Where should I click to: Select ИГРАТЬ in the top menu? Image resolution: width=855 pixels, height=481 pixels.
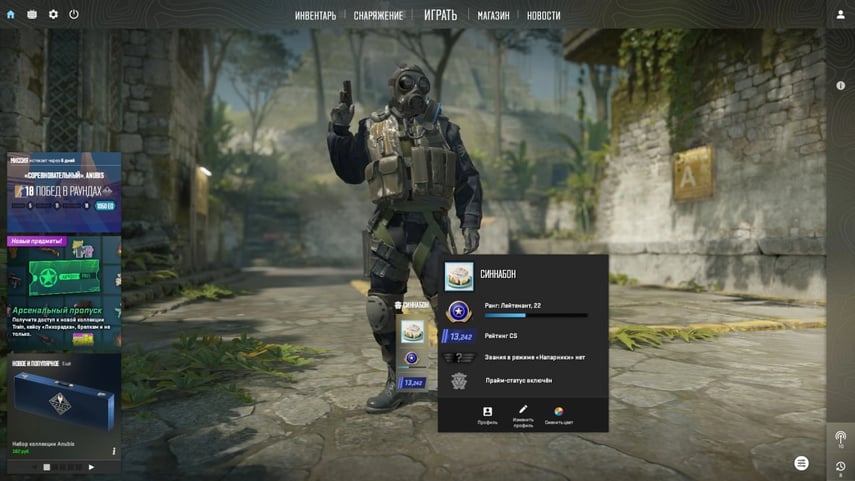coord(440,15)
